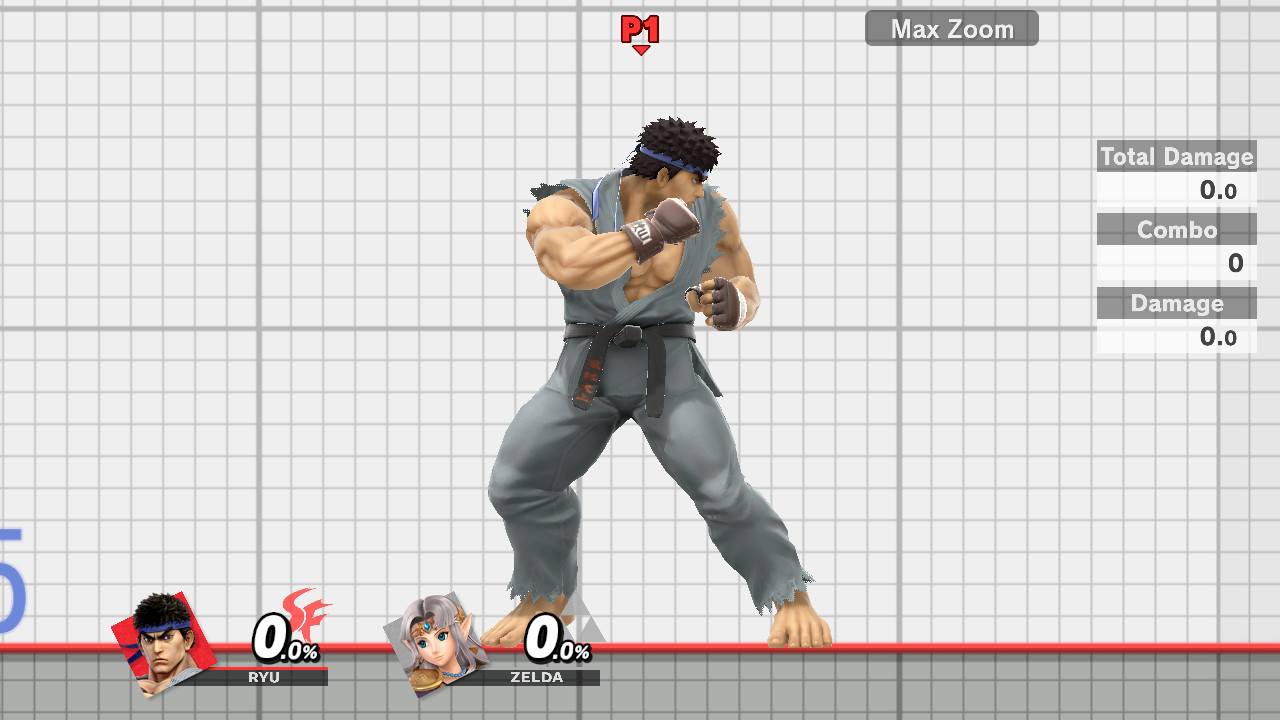Expand the Damage stats panel
The width and height of the screenshot is (1280, 720).
1176,303
